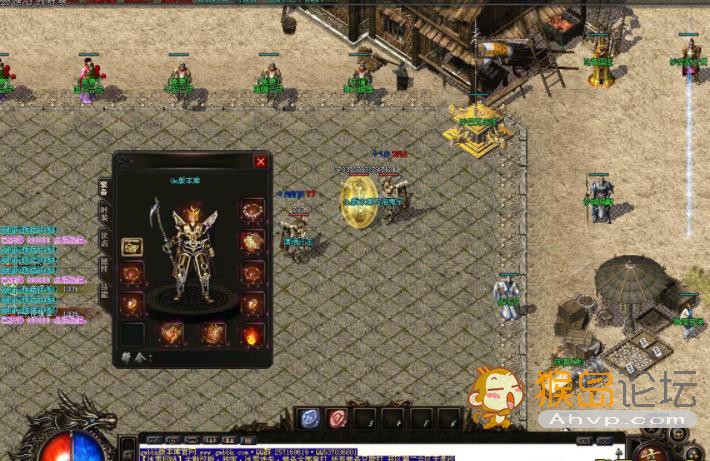Close the character equipment panel
Viewport: 710px width, 461px height.
click(261, 161)
